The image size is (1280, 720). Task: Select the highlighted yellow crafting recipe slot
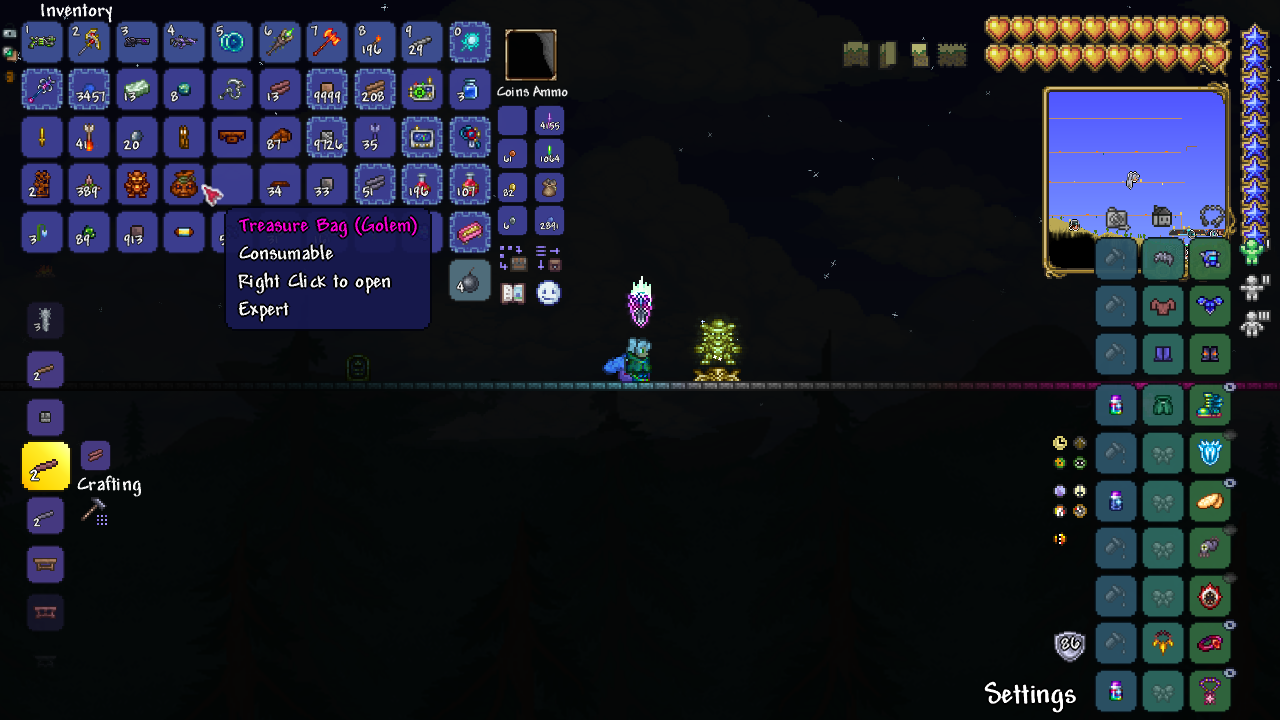click(x=46, y=467)
